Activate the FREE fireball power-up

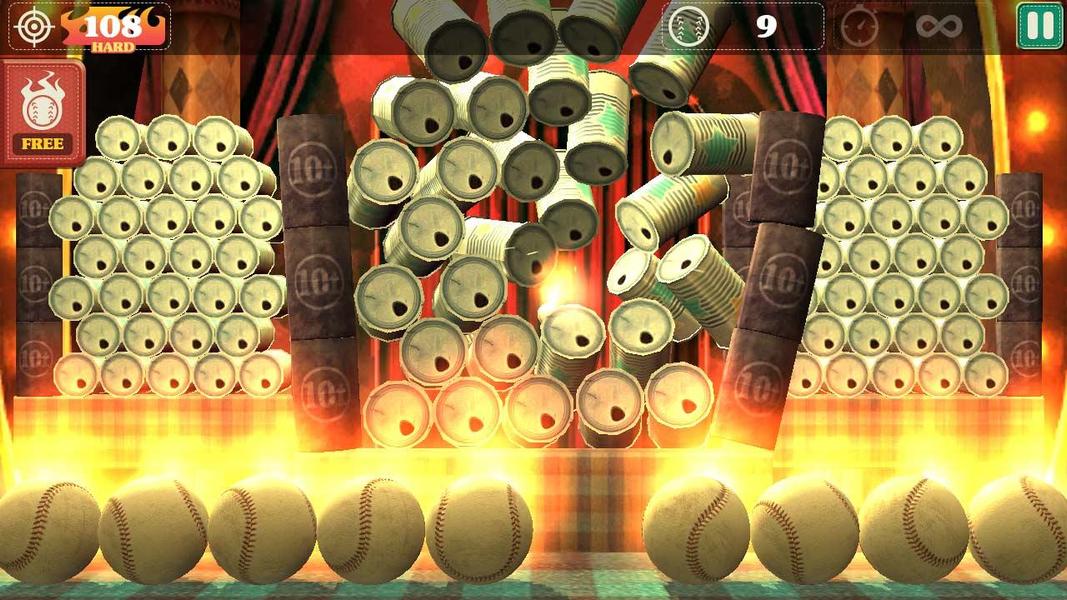[42, 112]
